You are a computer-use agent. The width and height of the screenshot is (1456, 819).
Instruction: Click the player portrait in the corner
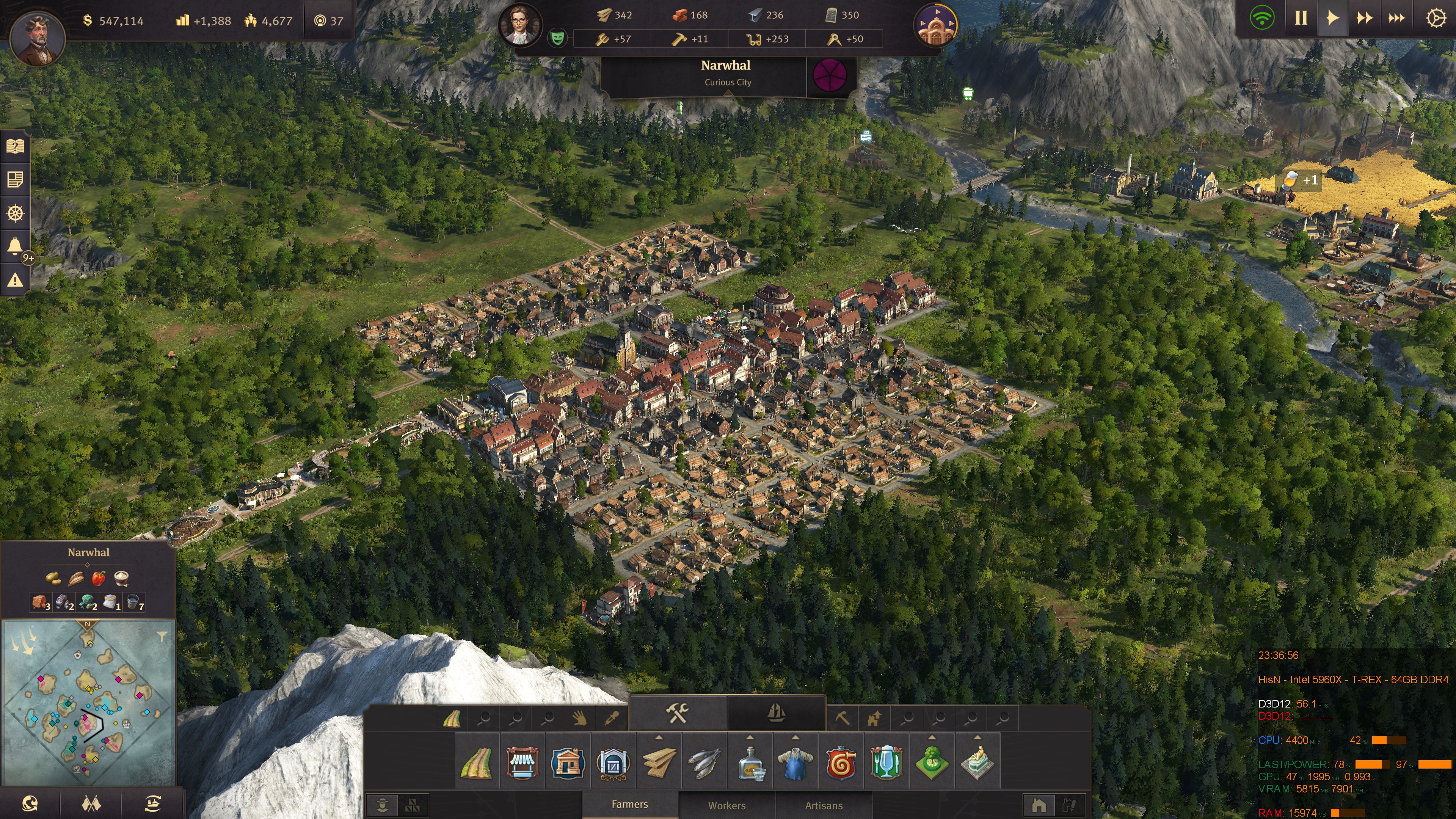37,38
